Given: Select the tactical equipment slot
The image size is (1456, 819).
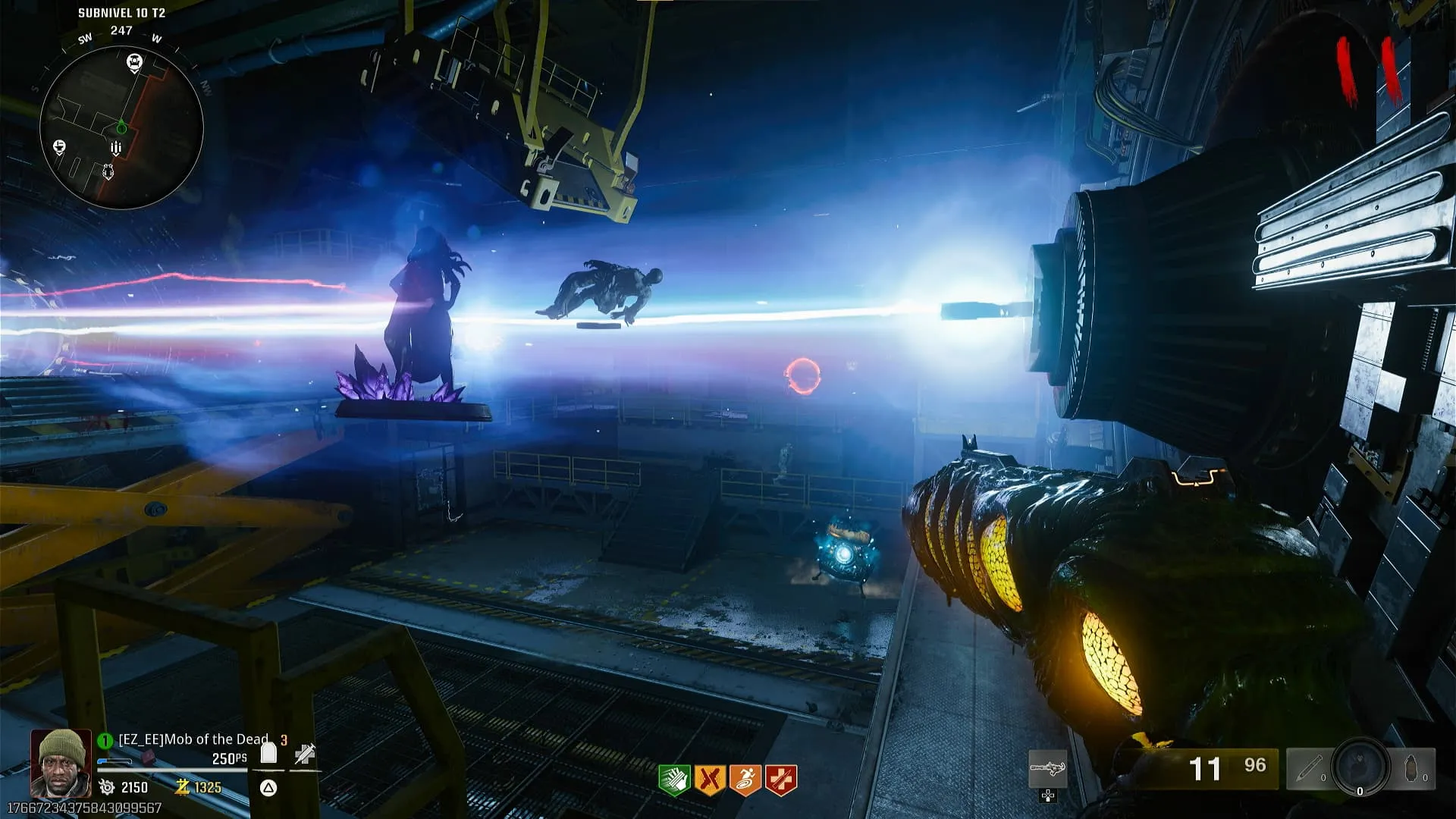Looking at the screenshot, I should [x=1309, y=769].
